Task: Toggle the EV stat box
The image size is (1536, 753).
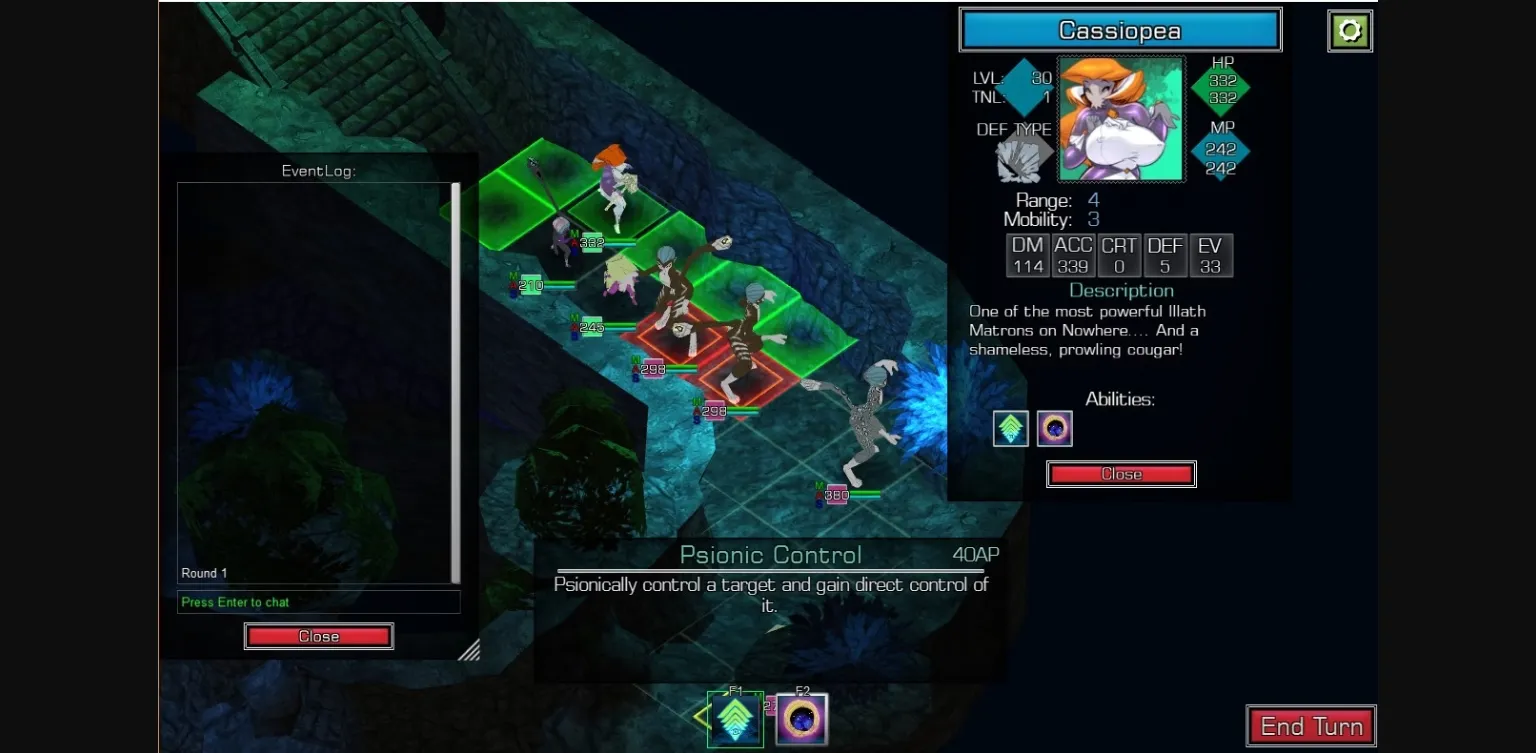Action: 1210,255
